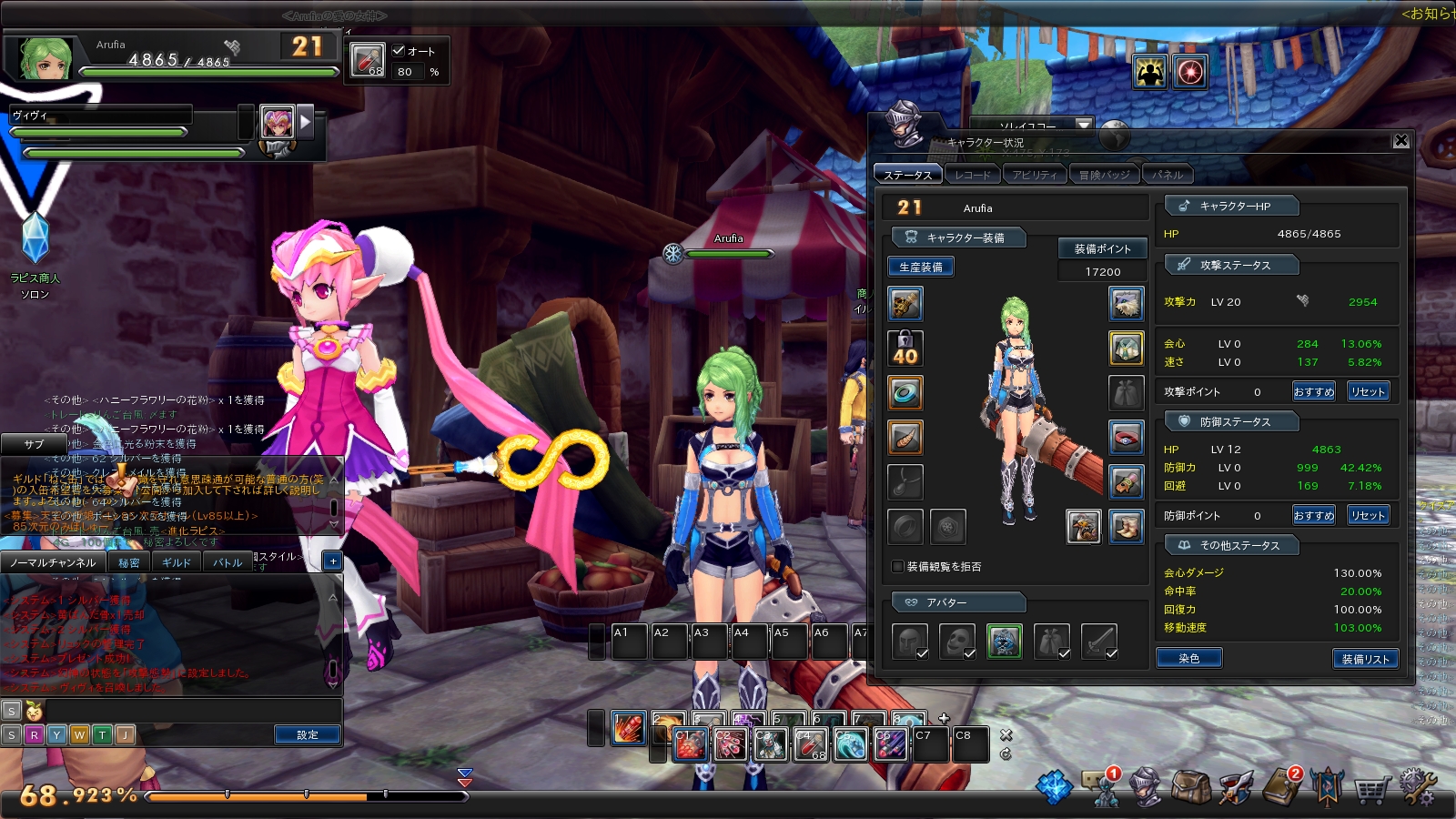Click the 生産装備 button
Image resolution: width=1456 pixels, height=819 pixels.
920,267
